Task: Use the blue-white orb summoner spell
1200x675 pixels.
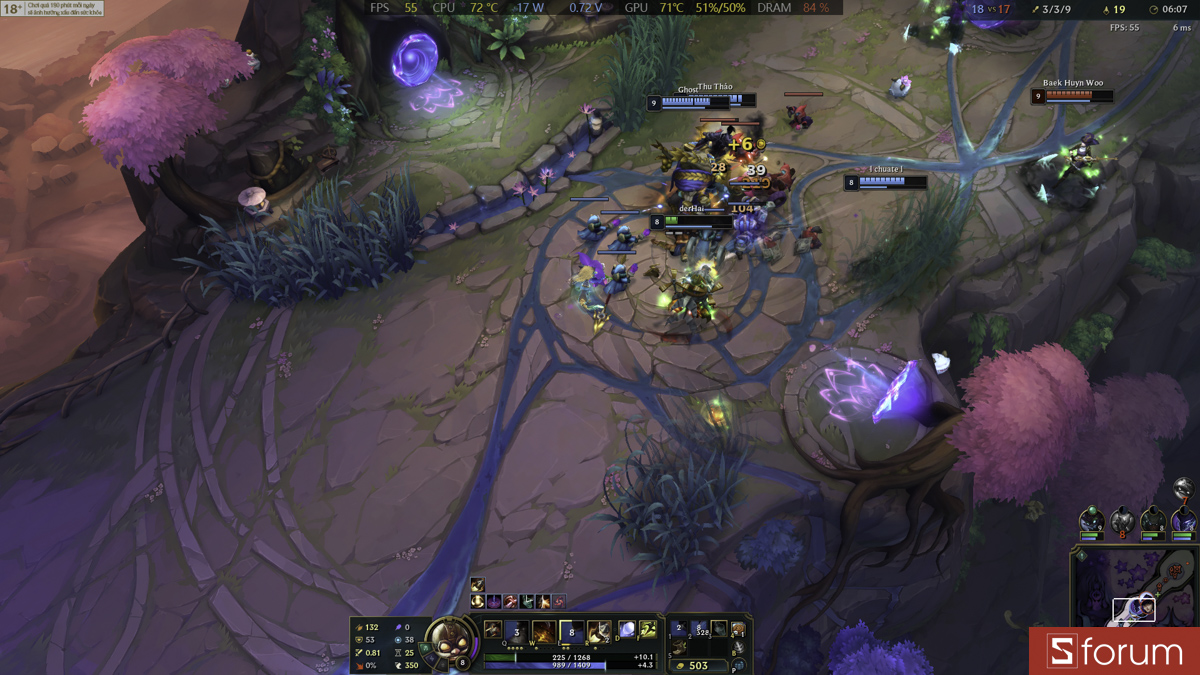Action: click(x=627, y=630)
